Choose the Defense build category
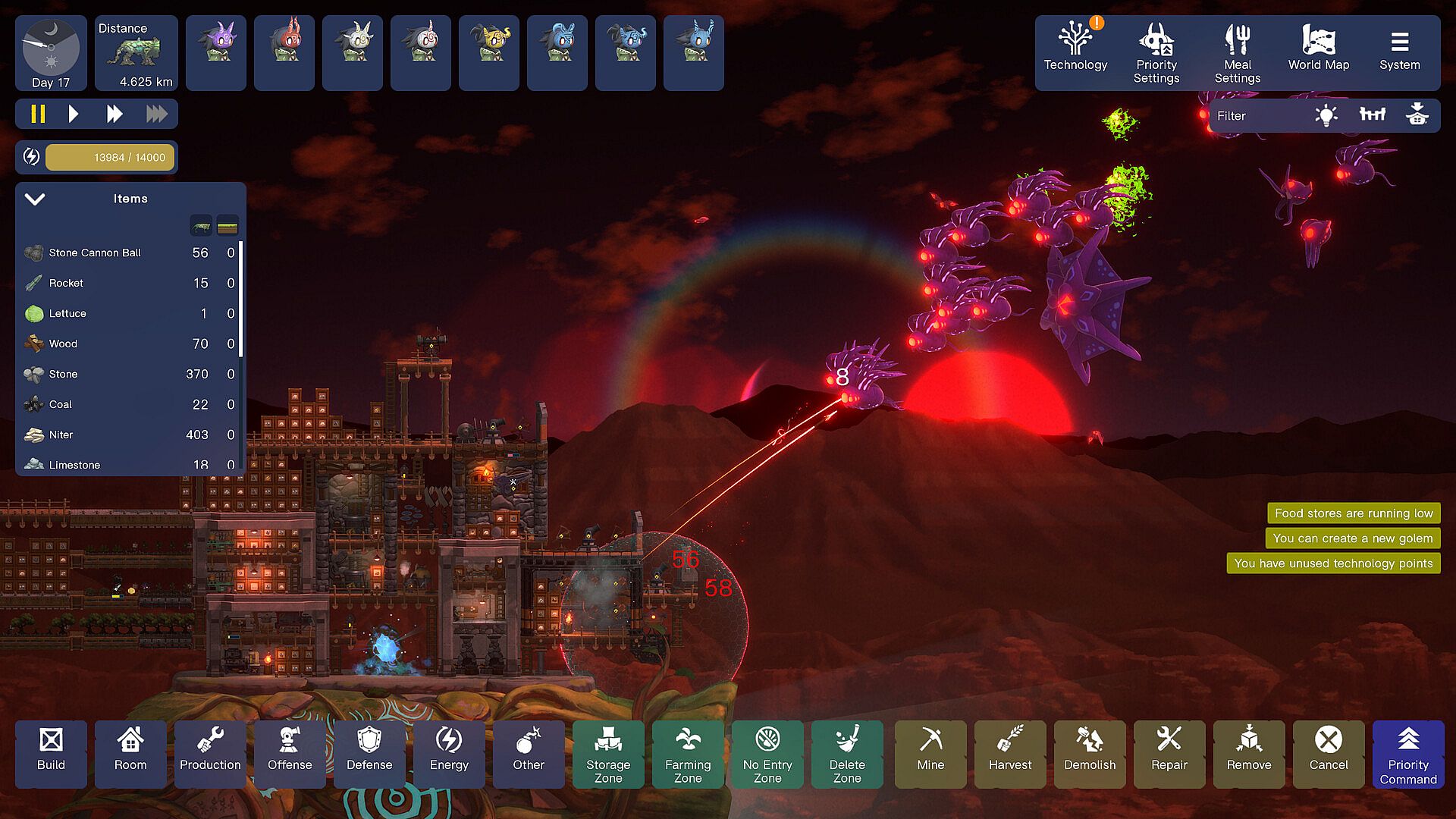The height and width of the screenshot is (819, 1456). point(369,753)
